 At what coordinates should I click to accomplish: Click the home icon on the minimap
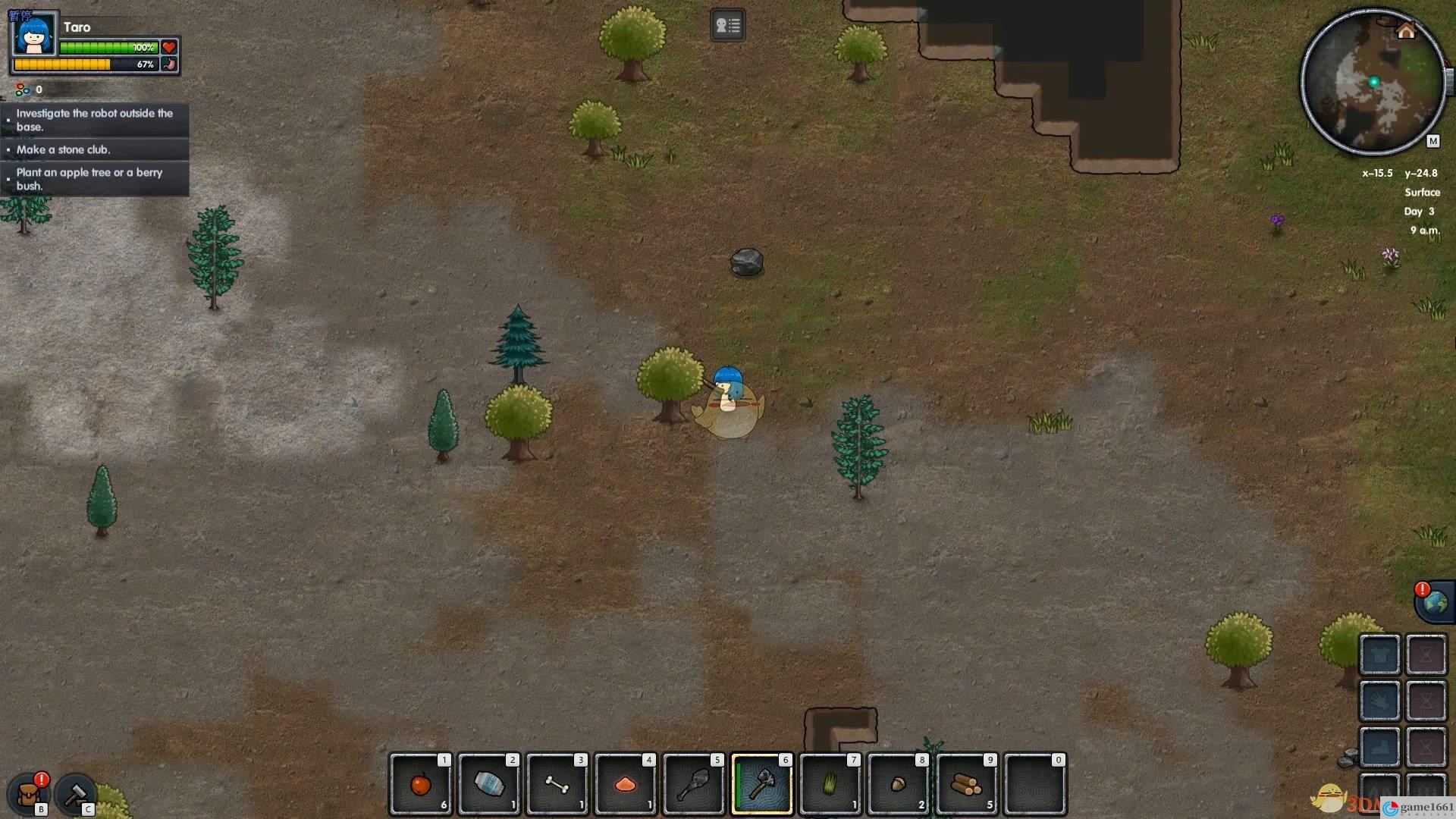pyautogui.click(x=1406, y=31)
